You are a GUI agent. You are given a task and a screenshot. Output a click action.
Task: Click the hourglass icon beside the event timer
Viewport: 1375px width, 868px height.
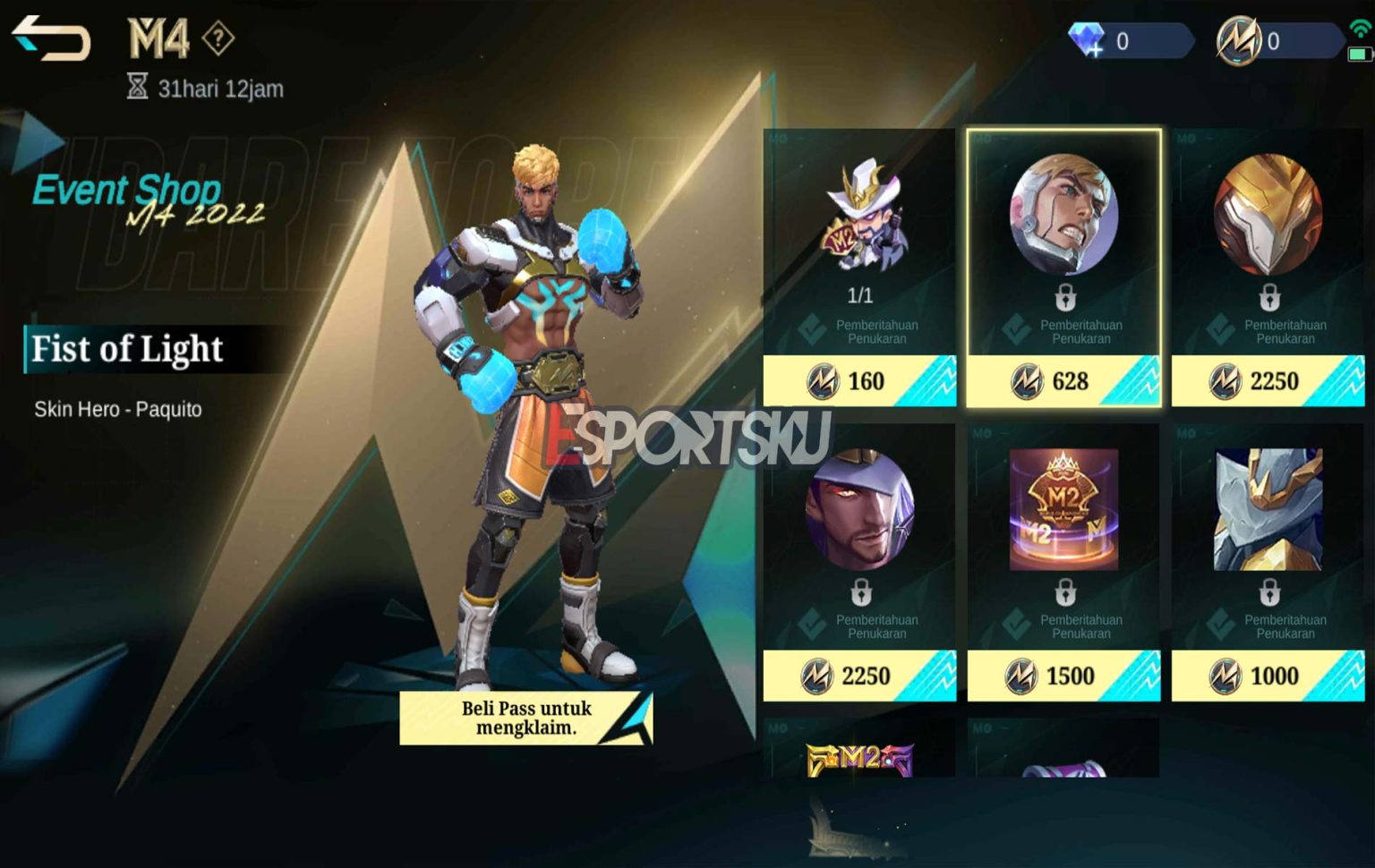point(137,87)
